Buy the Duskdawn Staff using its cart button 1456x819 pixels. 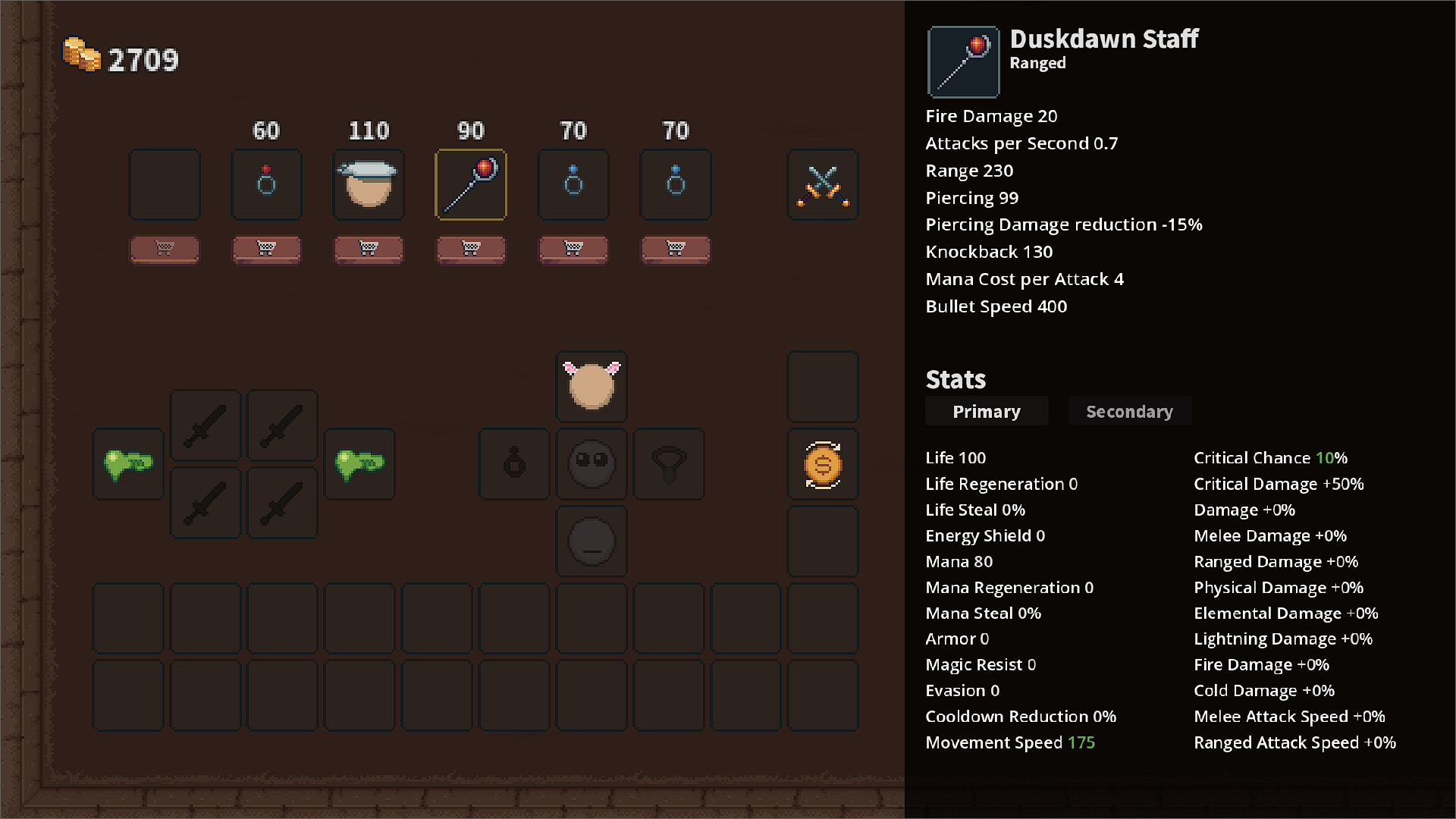[470, 249]
